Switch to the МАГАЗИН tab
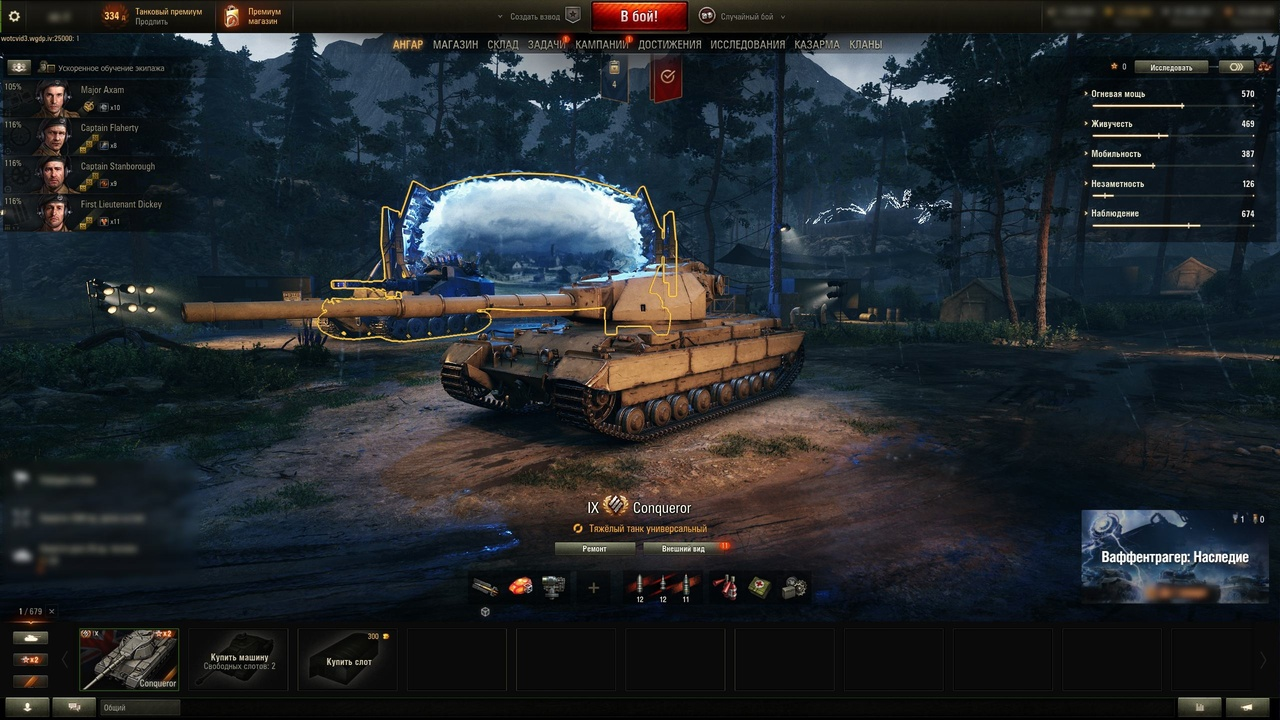This screenshot has width=1280, height=720. pyautogui.click(x=455, y=45)
